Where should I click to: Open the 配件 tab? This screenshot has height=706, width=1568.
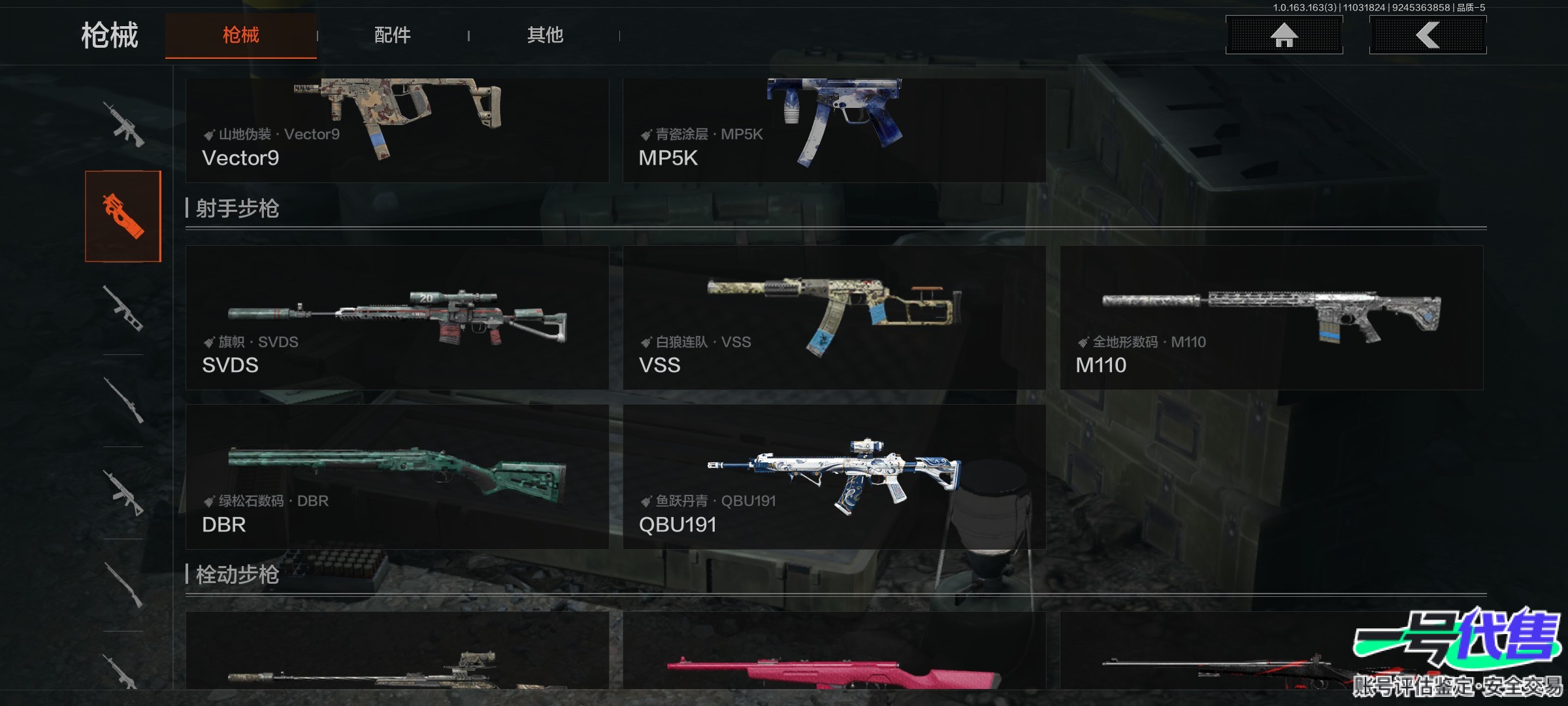pos(392,35)
